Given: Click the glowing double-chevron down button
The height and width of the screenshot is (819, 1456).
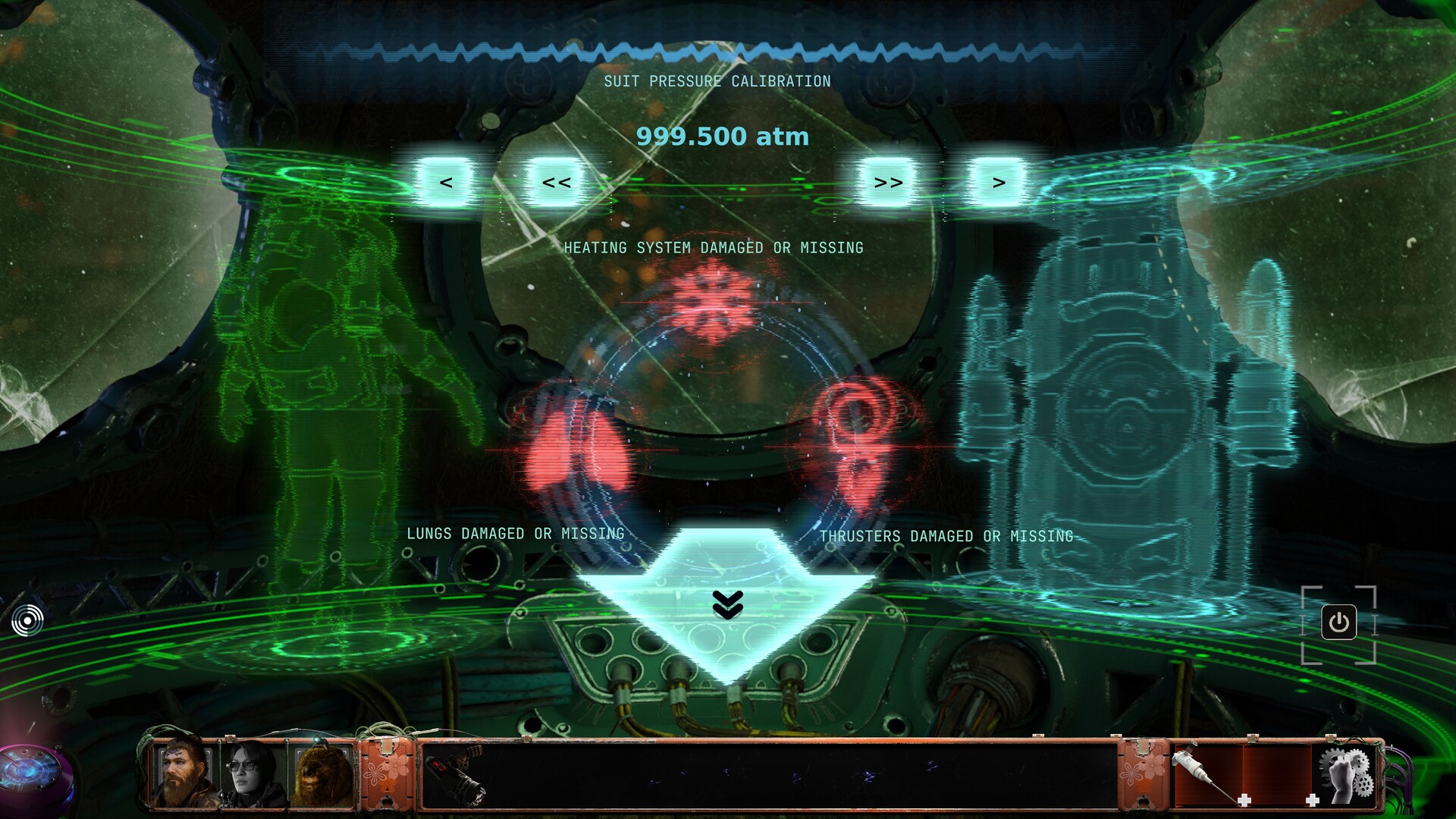Looking at the screenshot, I should click(x=728, y=604).
